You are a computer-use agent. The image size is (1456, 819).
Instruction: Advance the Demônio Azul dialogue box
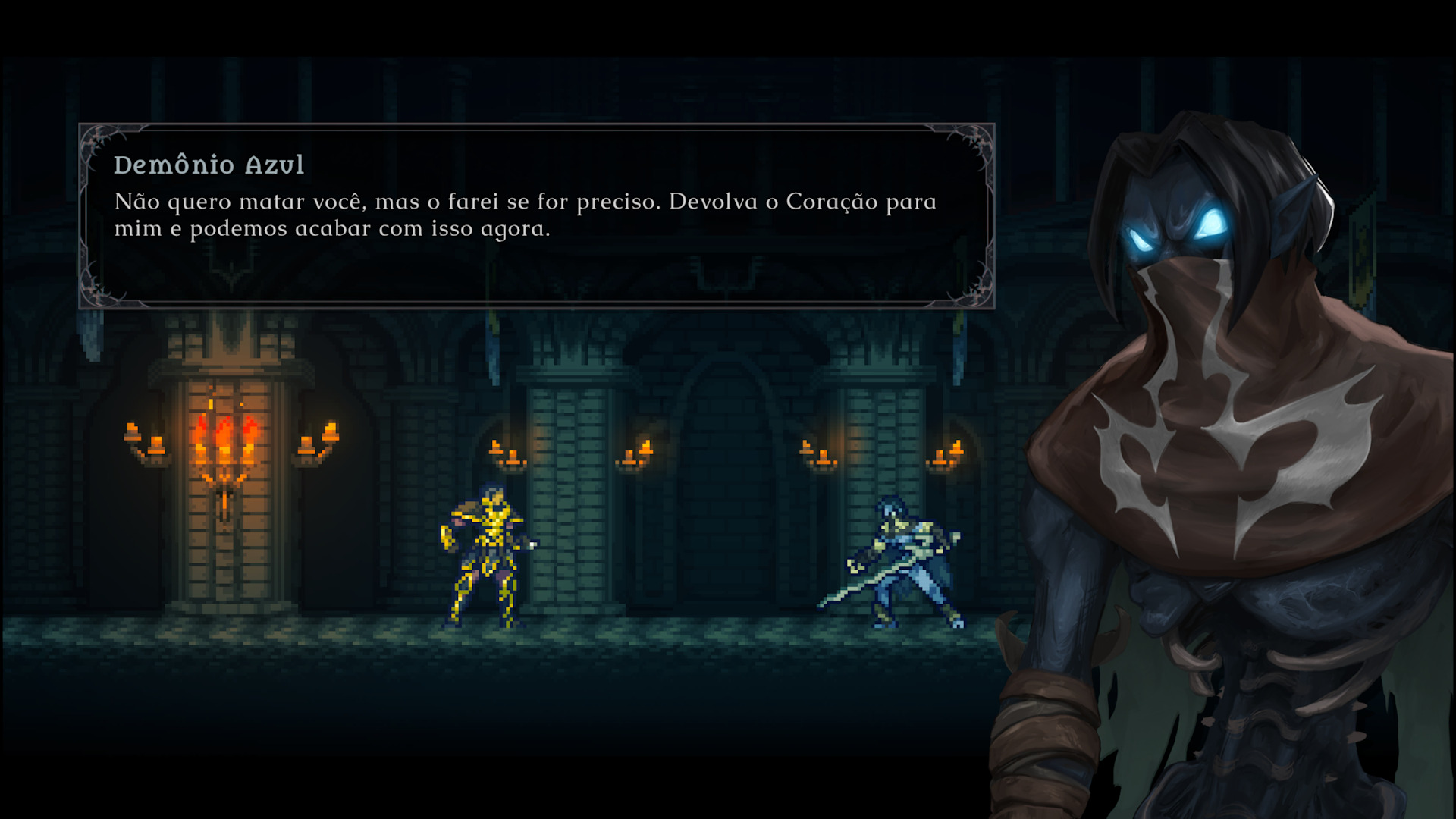click(536, 216)
